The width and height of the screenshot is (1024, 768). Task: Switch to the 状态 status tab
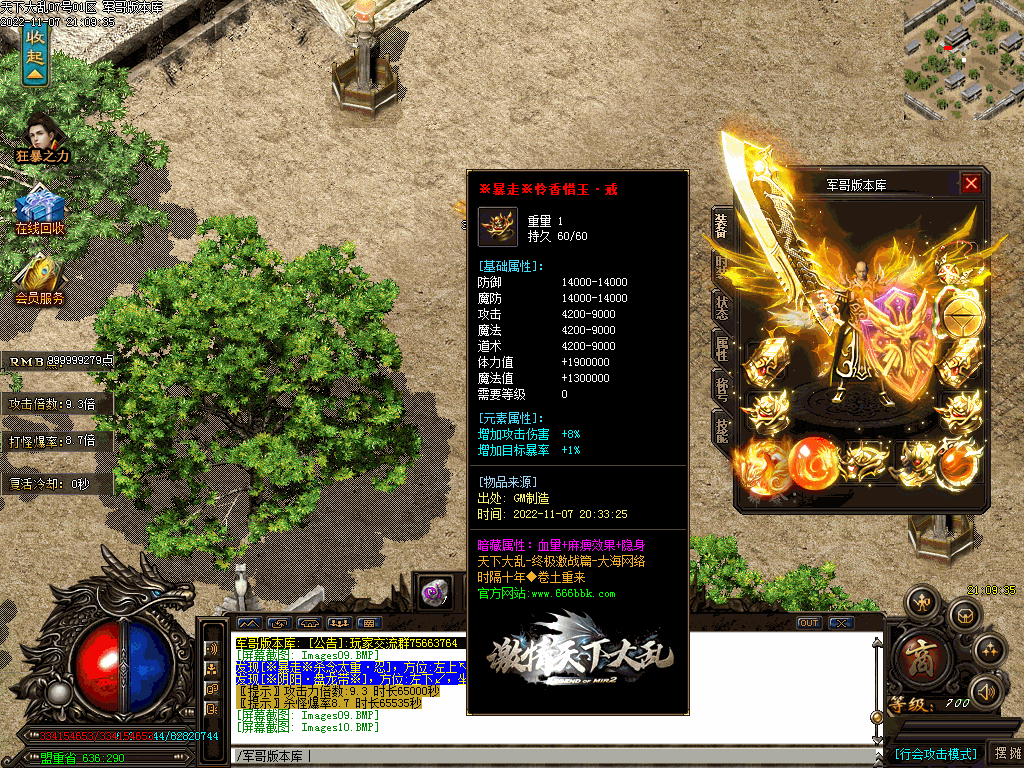[720, 308]
